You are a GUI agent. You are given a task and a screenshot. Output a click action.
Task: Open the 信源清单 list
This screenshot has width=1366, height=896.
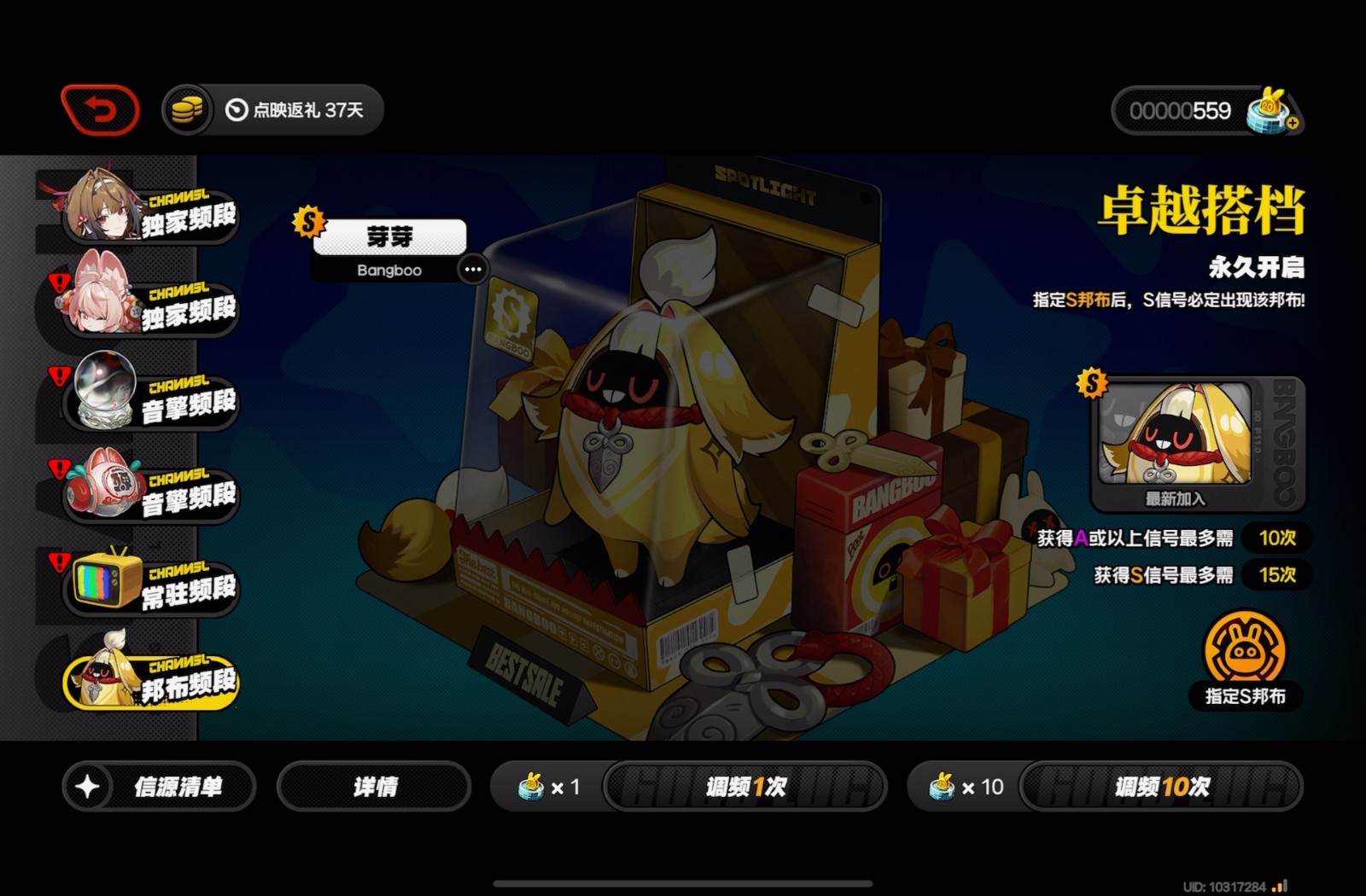159,786
